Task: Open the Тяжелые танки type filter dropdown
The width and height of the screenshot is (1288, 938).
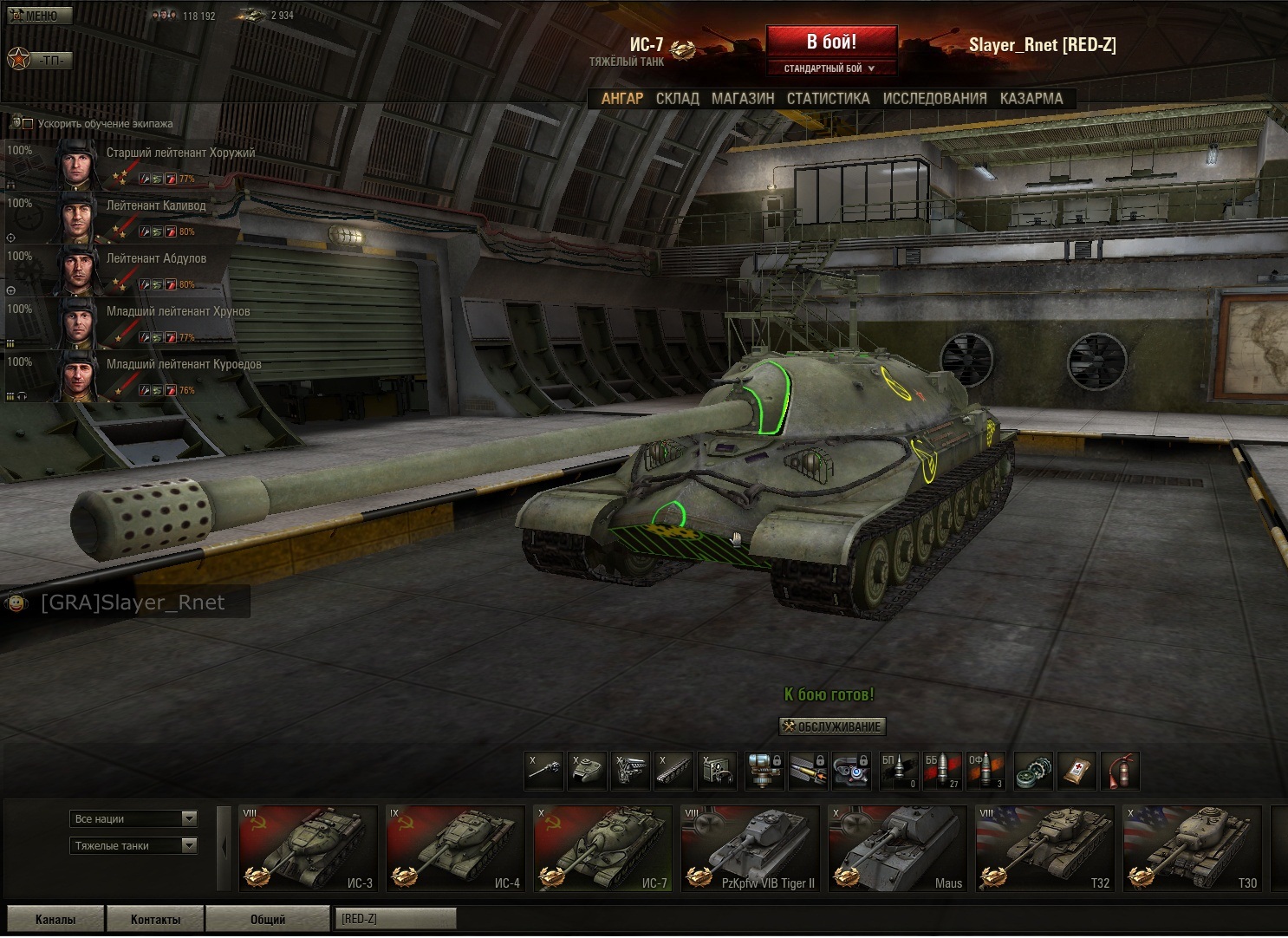Action: point(133,845)
